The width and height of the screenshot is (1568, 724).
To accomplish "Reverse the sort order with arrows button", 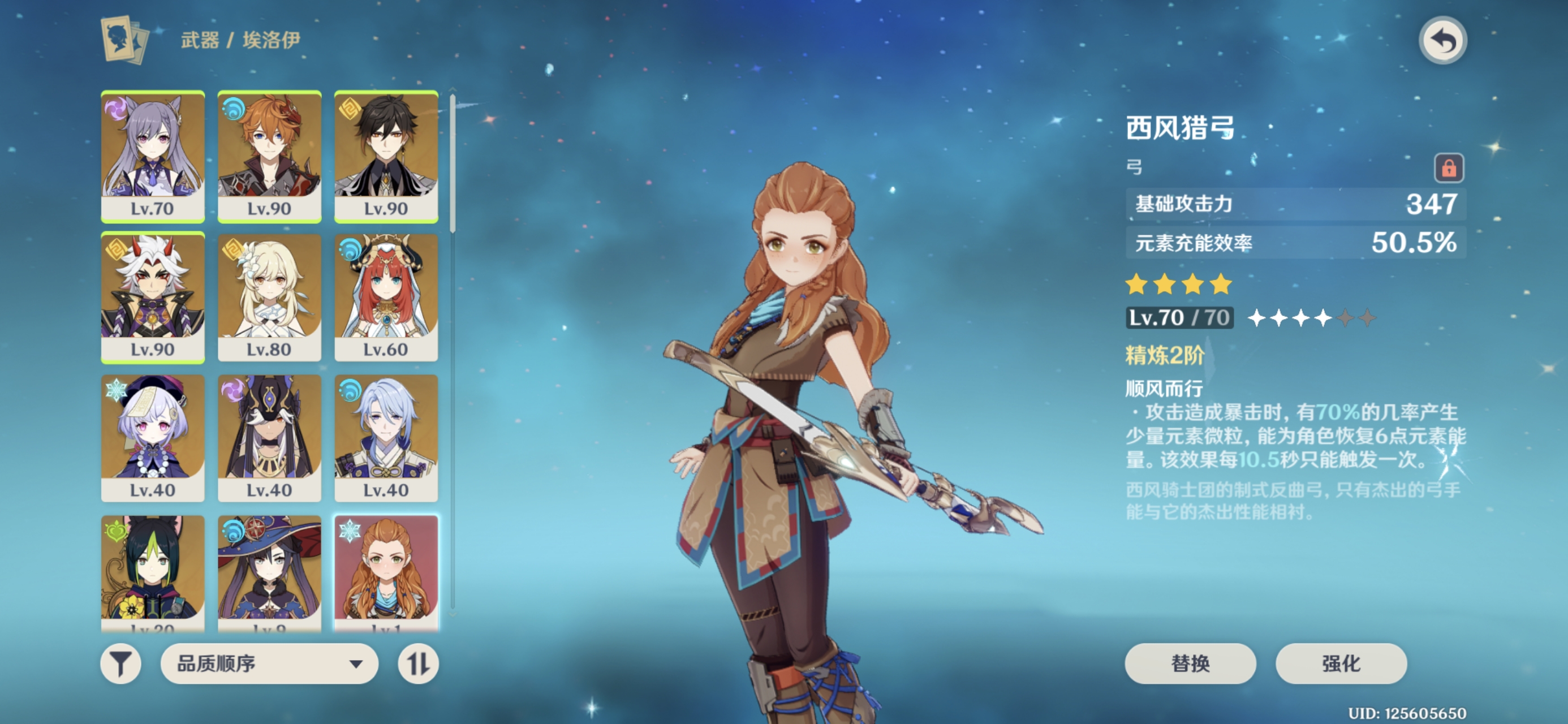I will (x=418, y=663).
